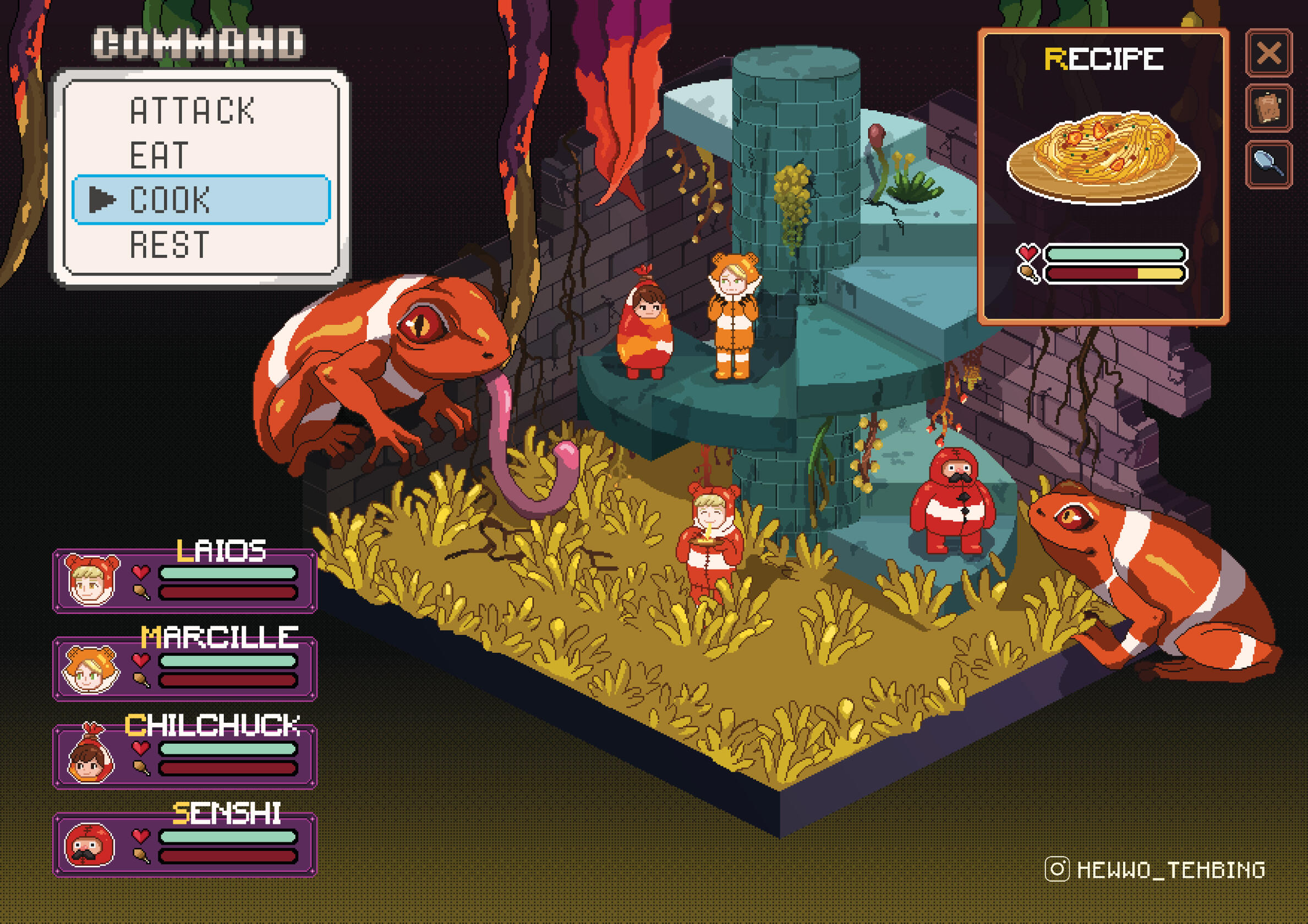Screen dimensions: 1308x924
Task: Choose EAT from the command menu
Action: tap(159, 155)
